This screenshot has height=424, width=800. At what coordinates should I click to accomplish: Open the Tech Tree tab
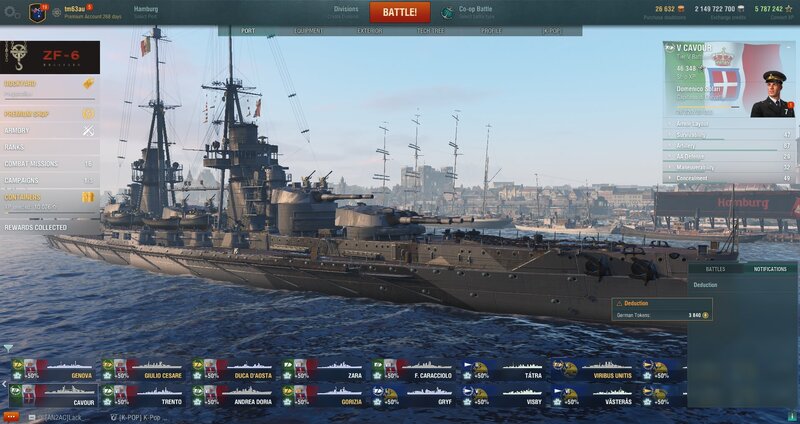(x=431, y=31)
